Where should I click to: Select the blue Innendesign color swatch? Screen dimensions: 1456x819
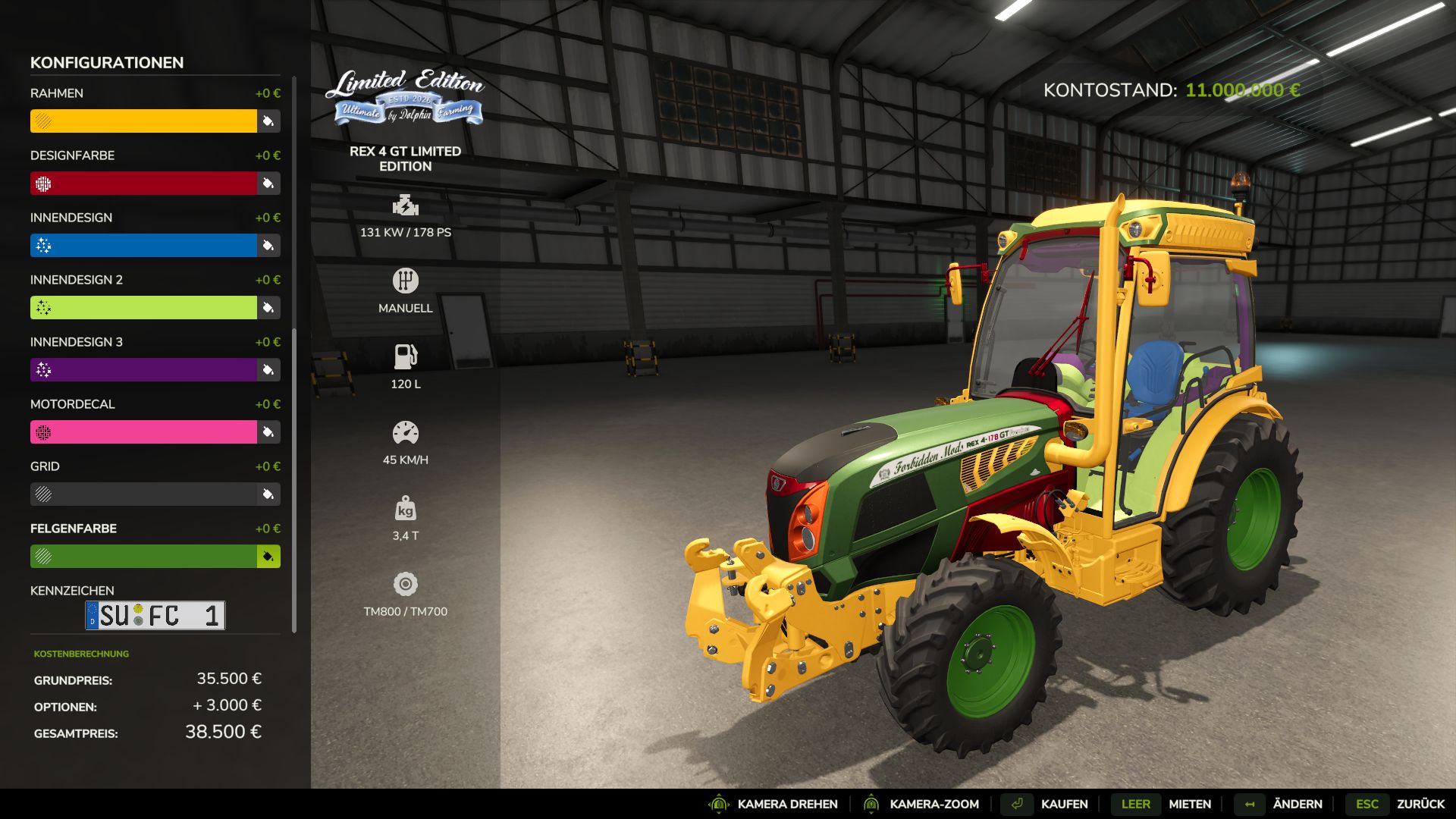[x=144, y=245]
